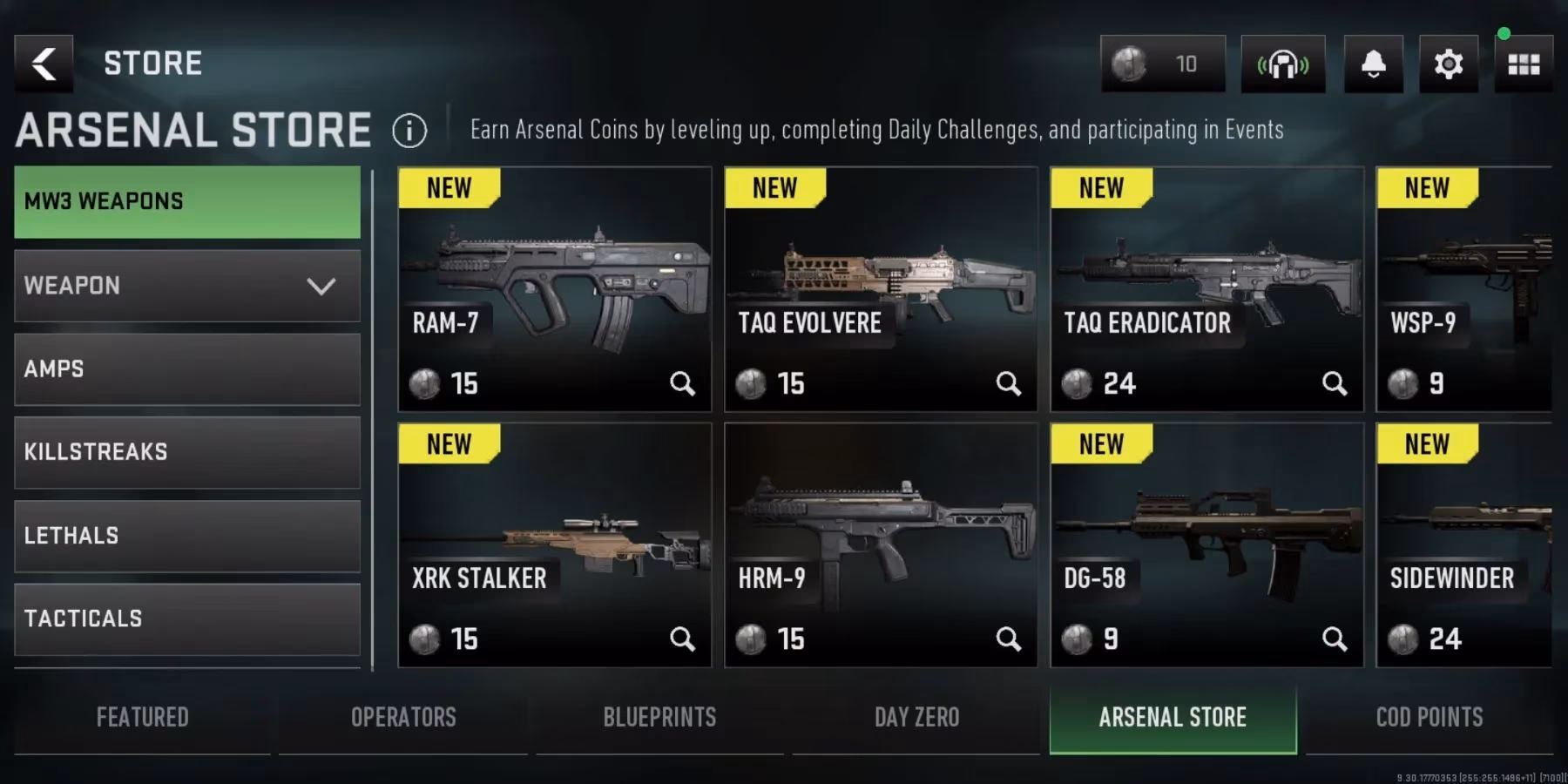
Task: Open the Killstreaks category
Action: tap(187, 452)
